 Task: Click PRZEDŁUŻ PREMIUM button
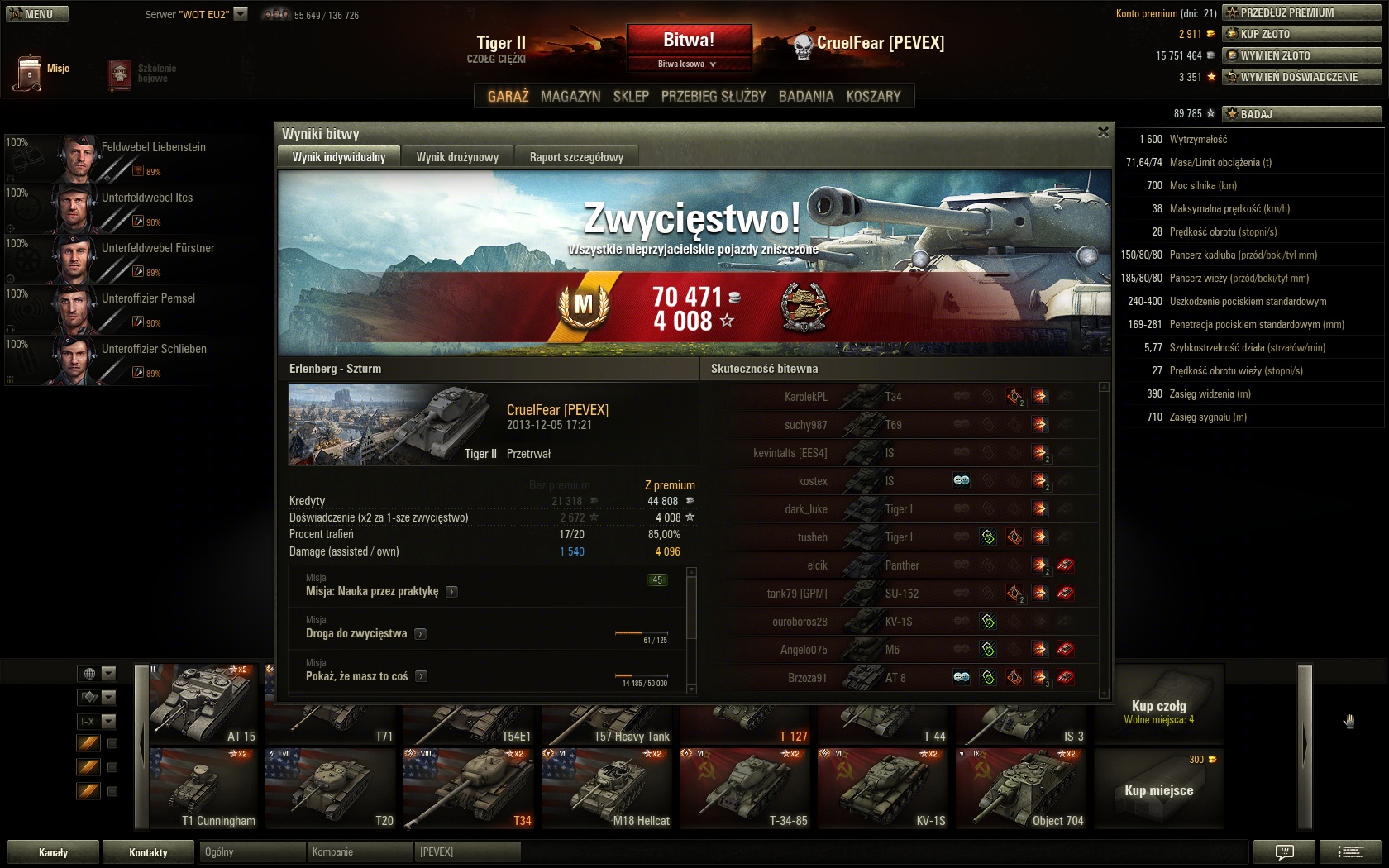pyautogui.click(x=1301, y=12)
